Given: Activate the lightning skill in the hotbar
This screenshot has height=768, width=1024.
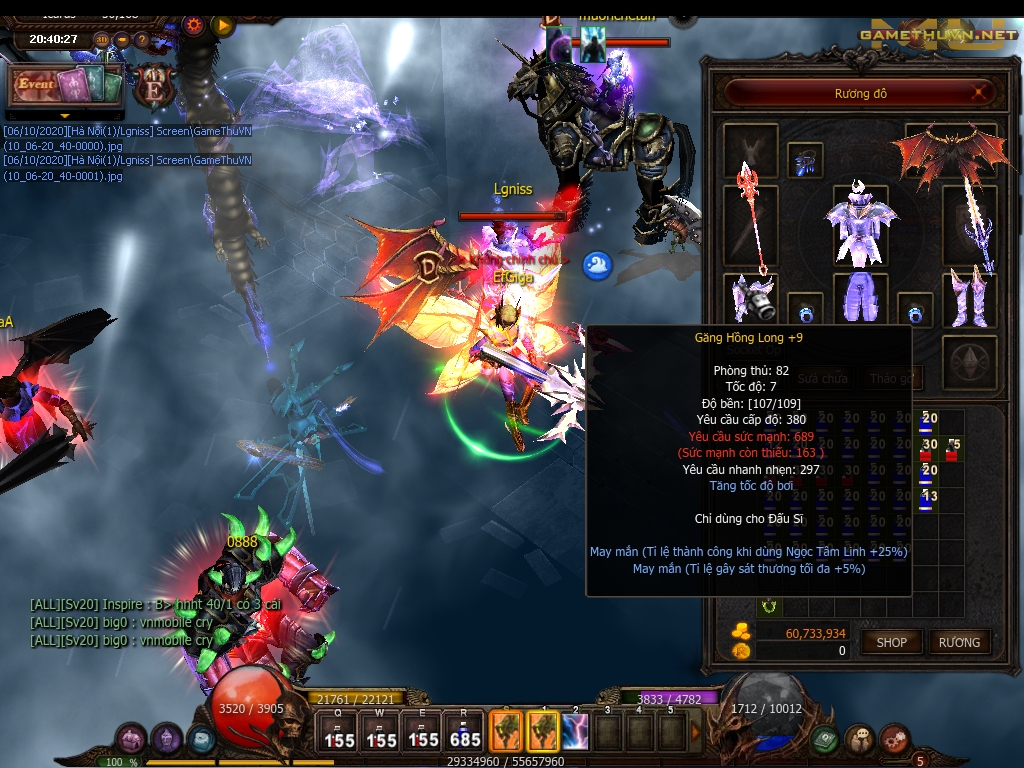Looking at the screenshot, I should [x=575, y=732].
